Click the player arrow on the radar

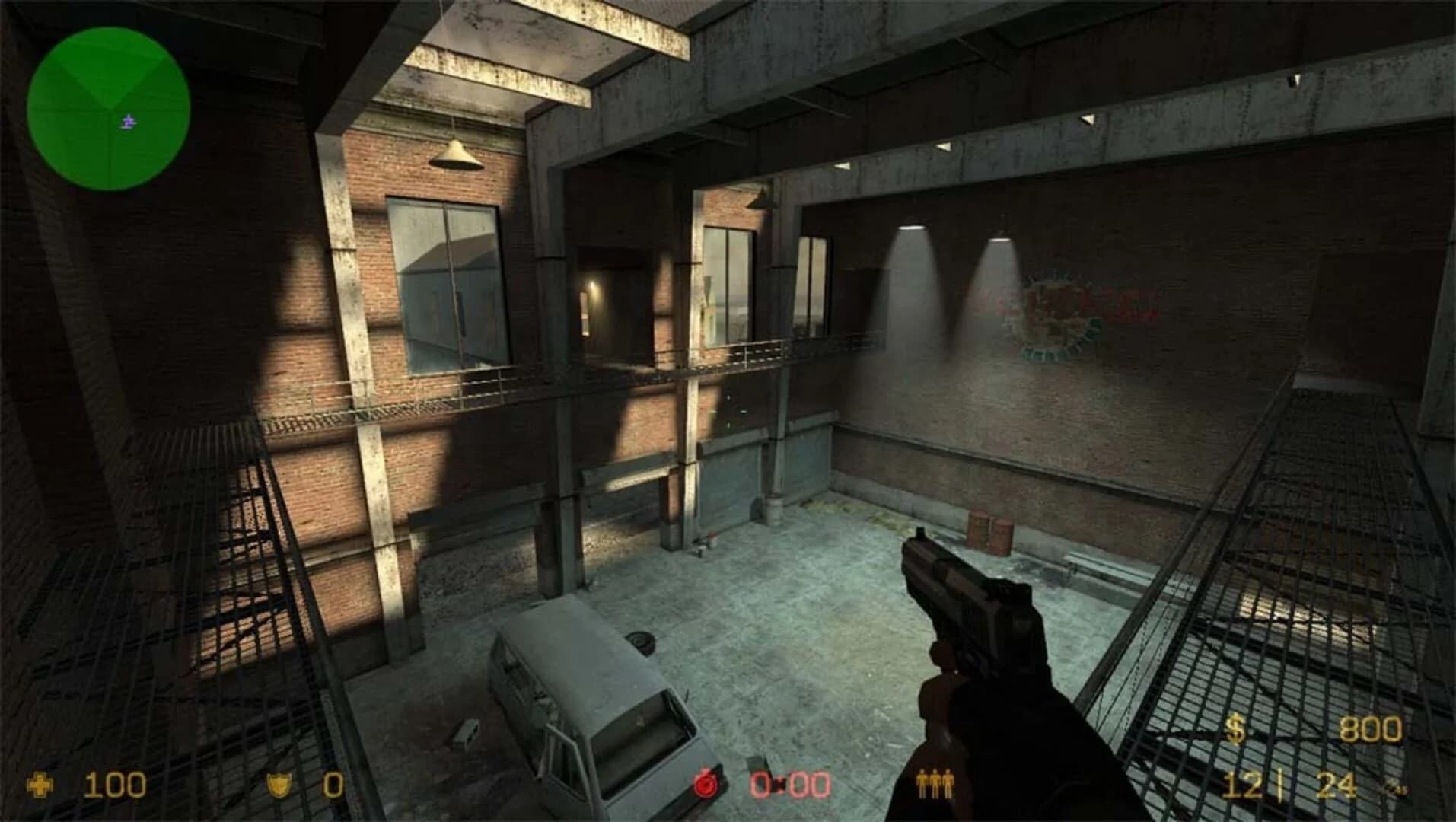pos(126,122)
